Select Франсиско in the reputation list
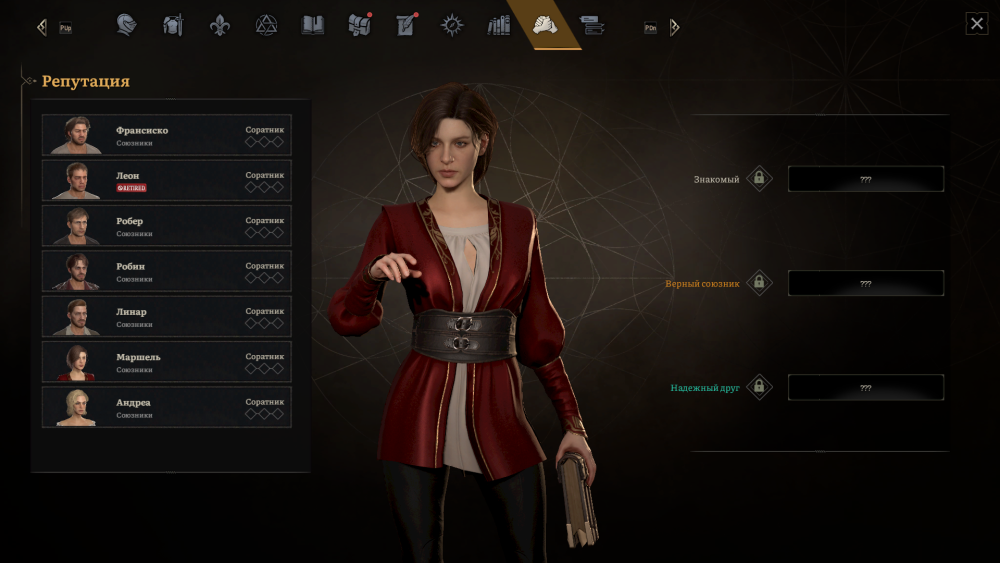This screenshot has height=563, width=1000. (x=166, y=136)
